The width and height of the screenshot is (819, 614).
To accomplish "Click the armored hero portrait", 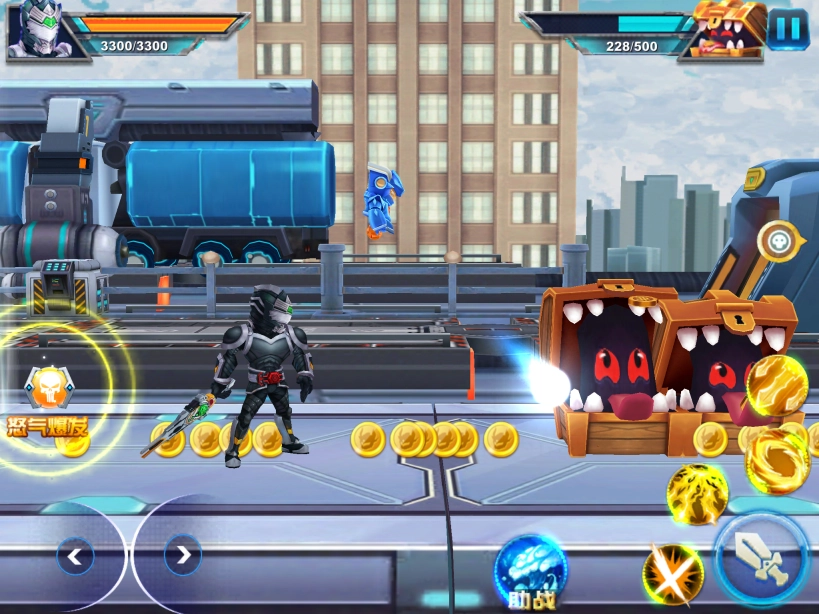I will coord(36,28).
